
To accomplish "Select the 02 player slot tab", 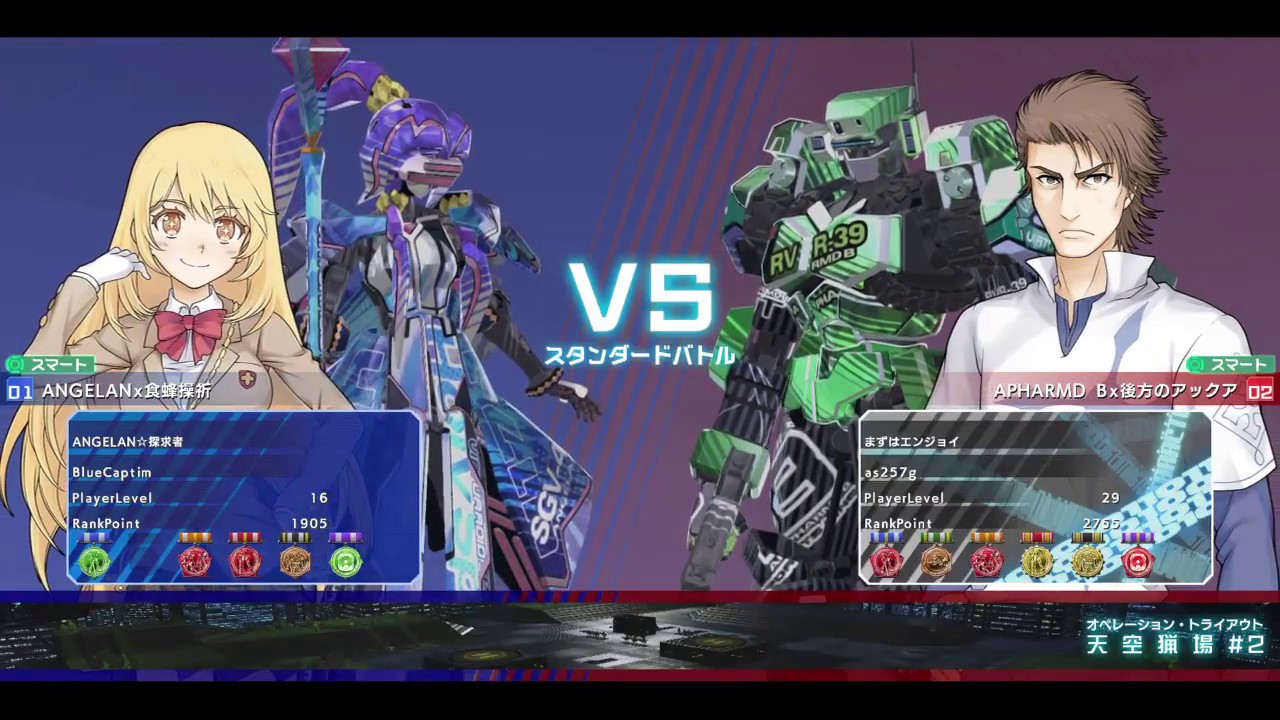I will coord(1260,392).
